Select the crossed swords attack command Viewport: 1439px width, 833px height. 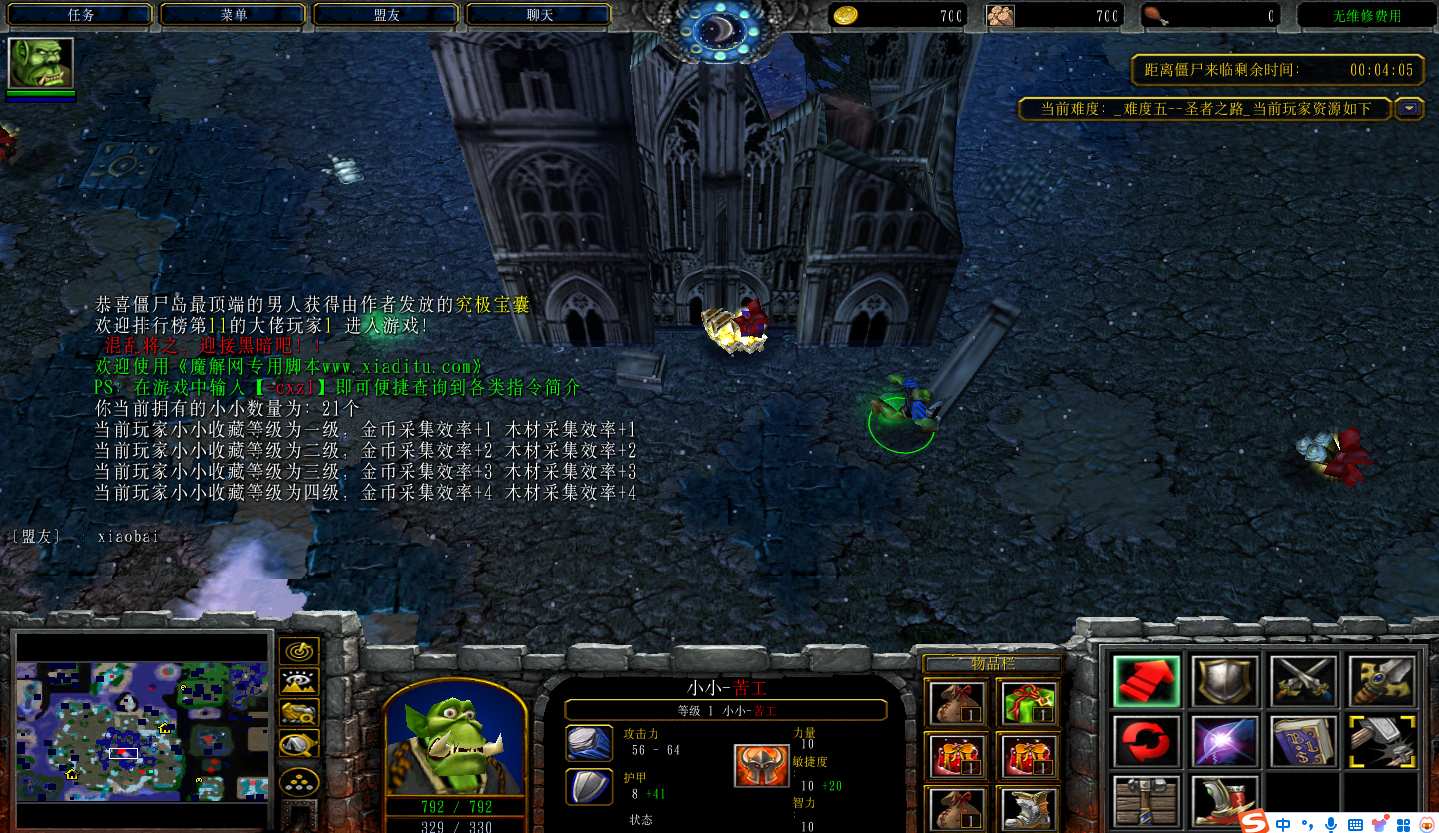tap(1304, 682)
